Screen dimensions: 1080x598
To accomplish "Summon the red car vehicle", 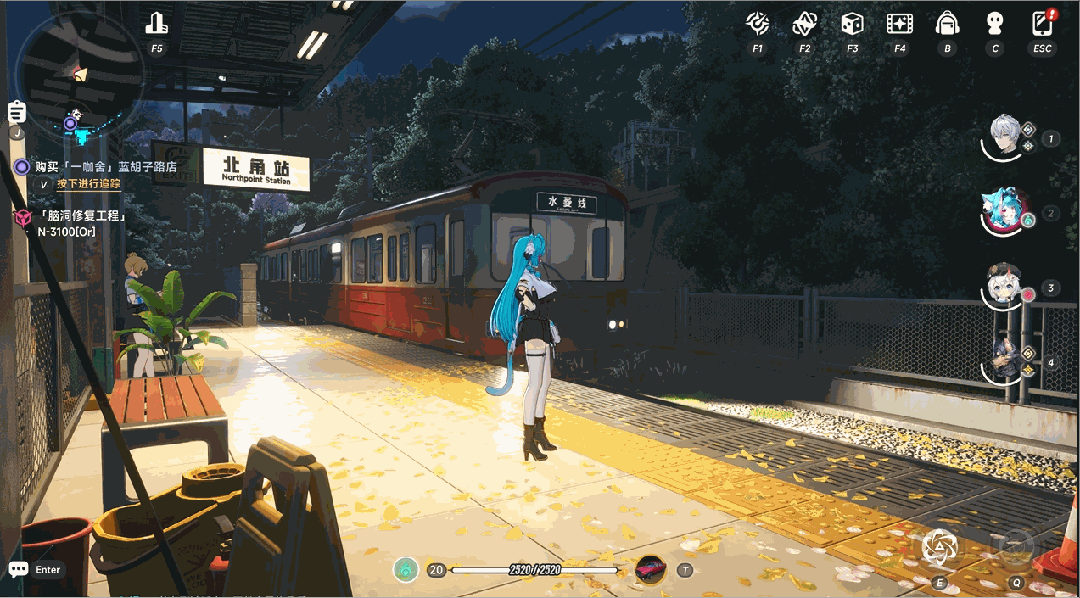I will point(650,569).
